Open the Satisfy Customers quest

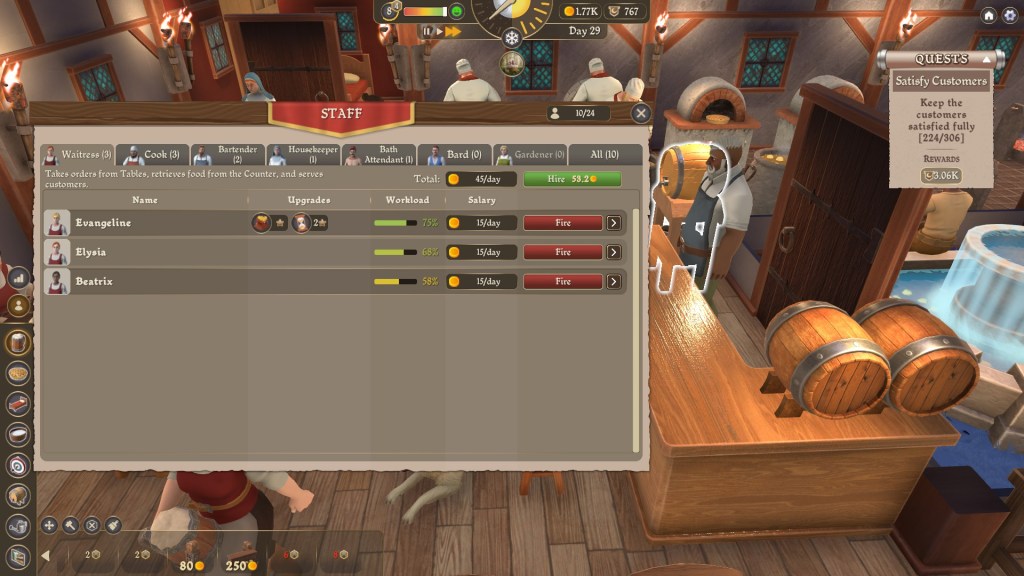[940, 81]
